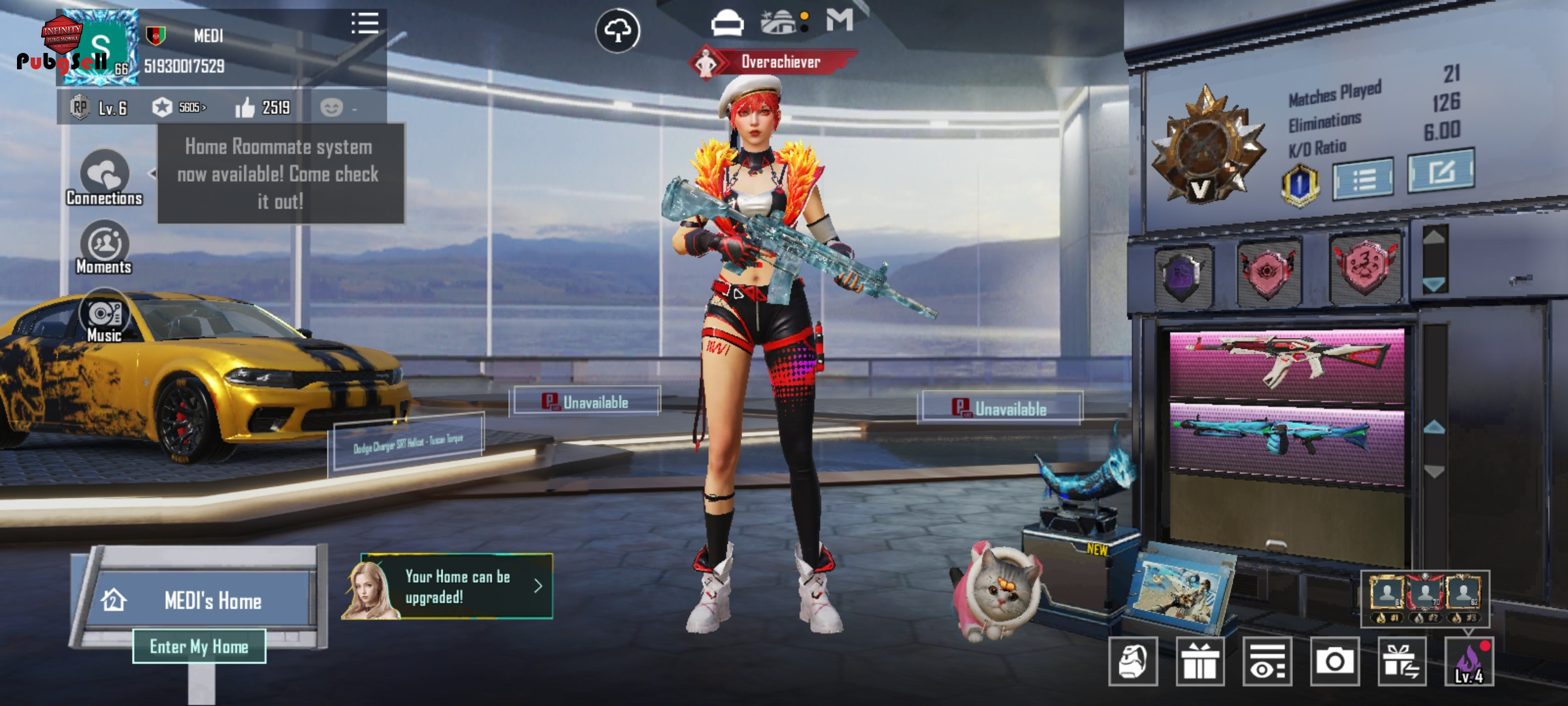Open the camera screenshot button
Image resolution: width=1568 pixels, height=706 pixels.
pos(1334,662)
